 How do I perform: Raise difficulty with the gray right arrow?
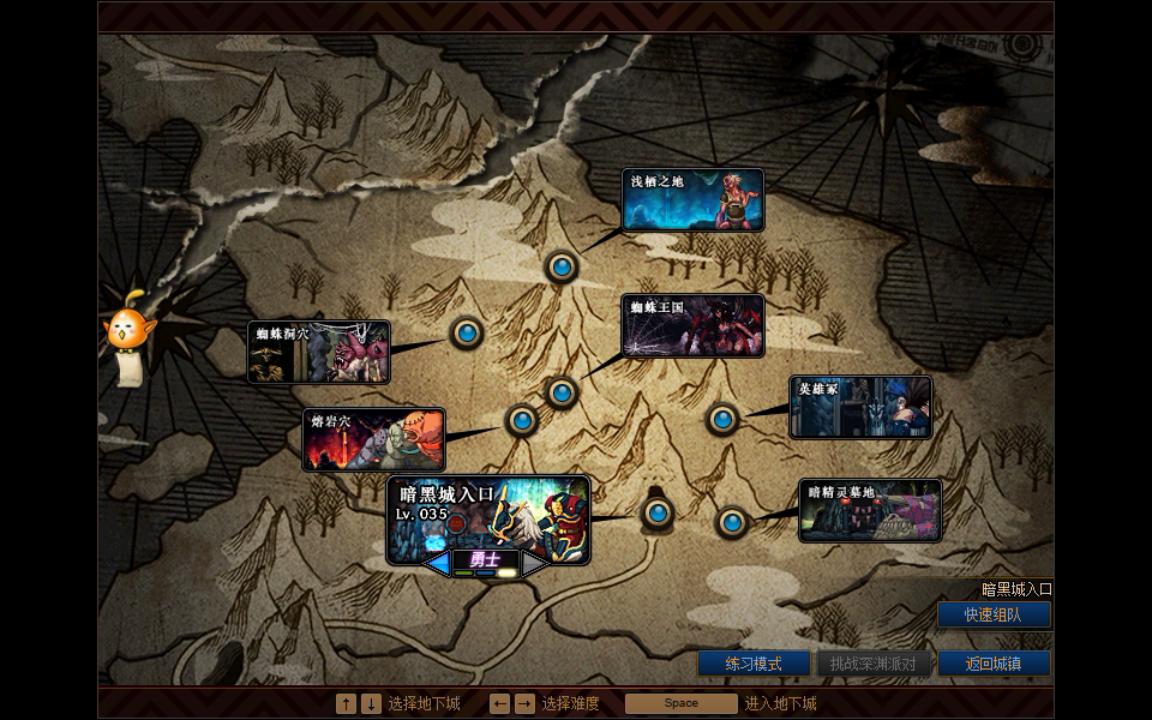pyautogui.click(x=534, y=563)
